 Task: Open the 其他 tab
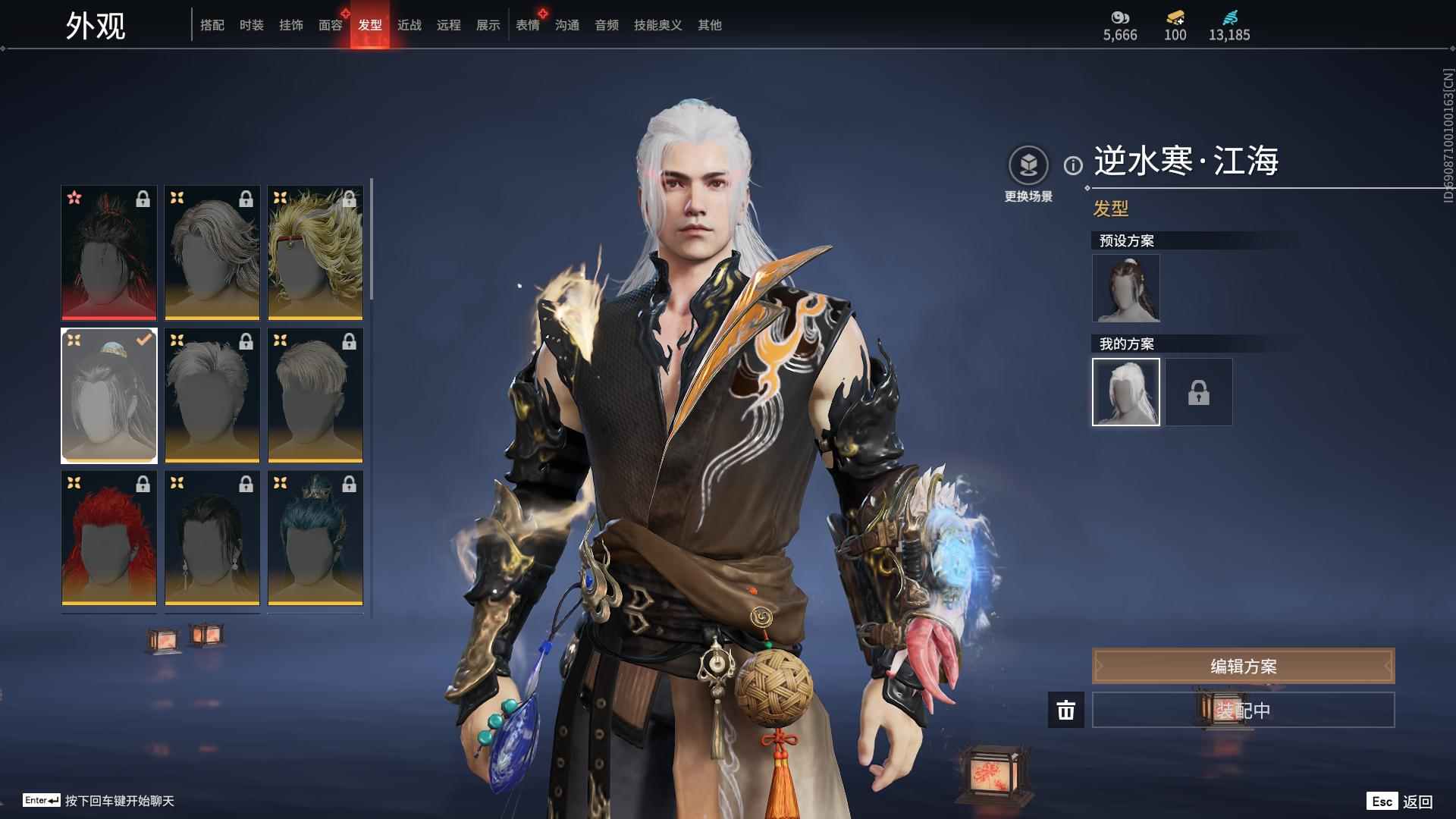point(710,25)
